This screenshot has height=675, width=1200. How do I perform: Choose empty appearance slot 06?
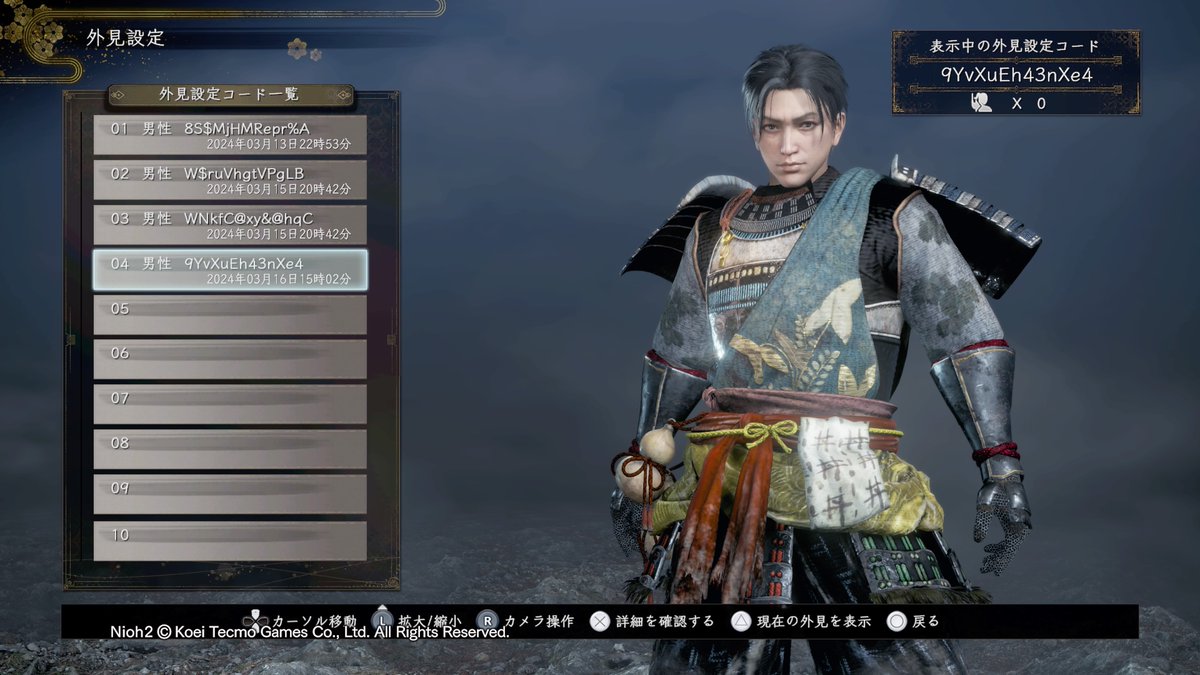pos(230,360)
